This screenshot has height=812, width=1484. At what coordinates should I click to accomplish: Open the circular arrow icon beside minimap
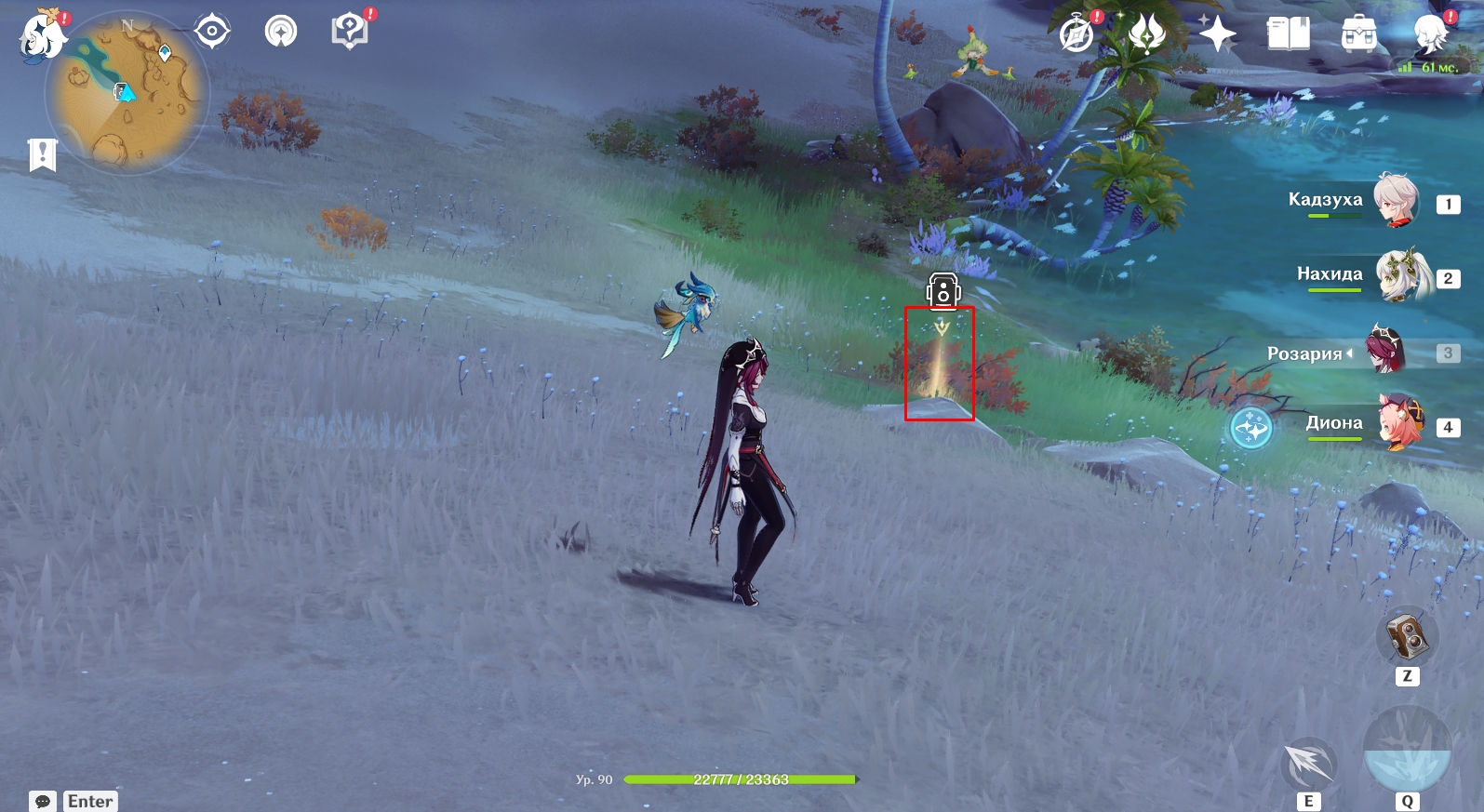(x=281, y=32)
